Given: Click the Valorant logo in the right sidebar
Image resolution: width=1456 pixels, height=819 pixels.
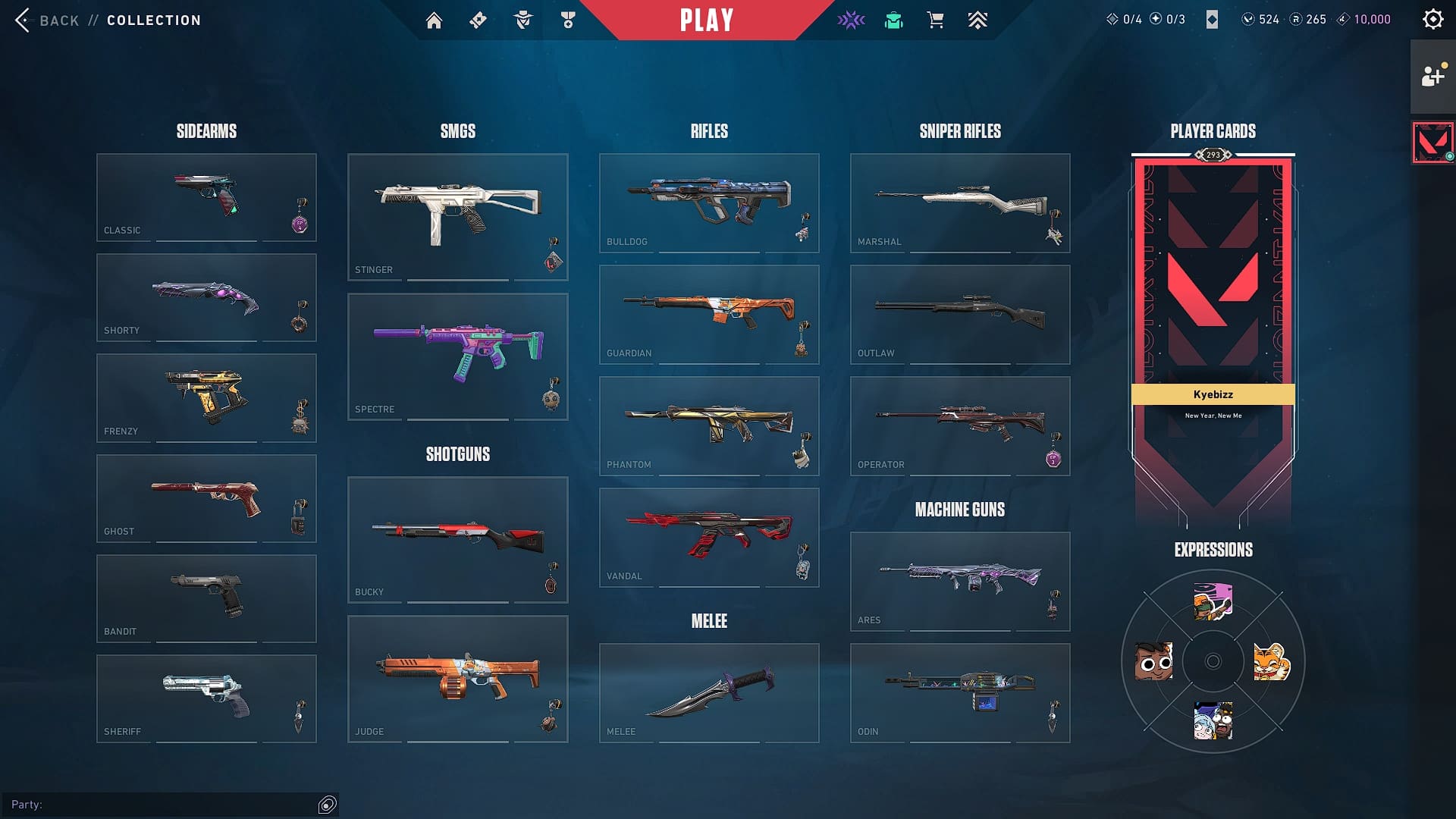Looking at the screenshot, I should [1432, 141].
